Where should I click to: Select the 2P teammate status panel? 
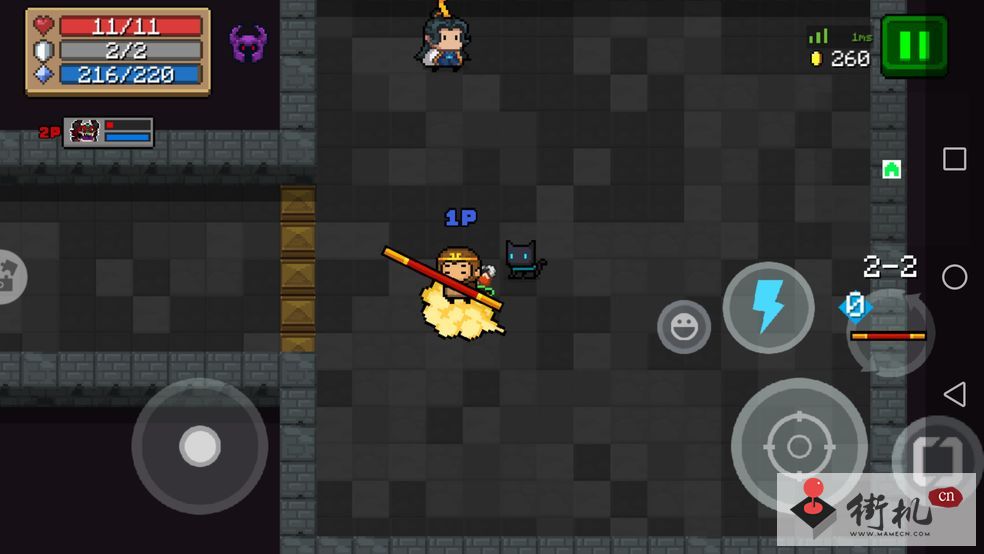click(x=108, y=131)
